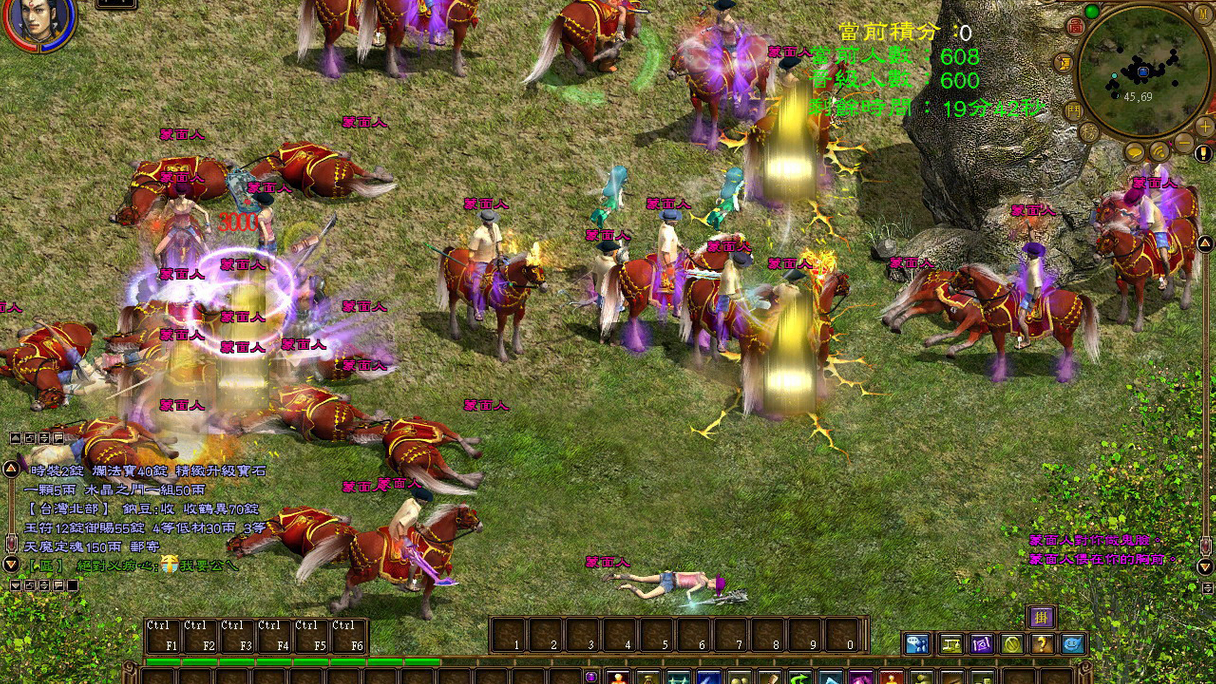Open the question mark help icon

tap(1042, 644)
